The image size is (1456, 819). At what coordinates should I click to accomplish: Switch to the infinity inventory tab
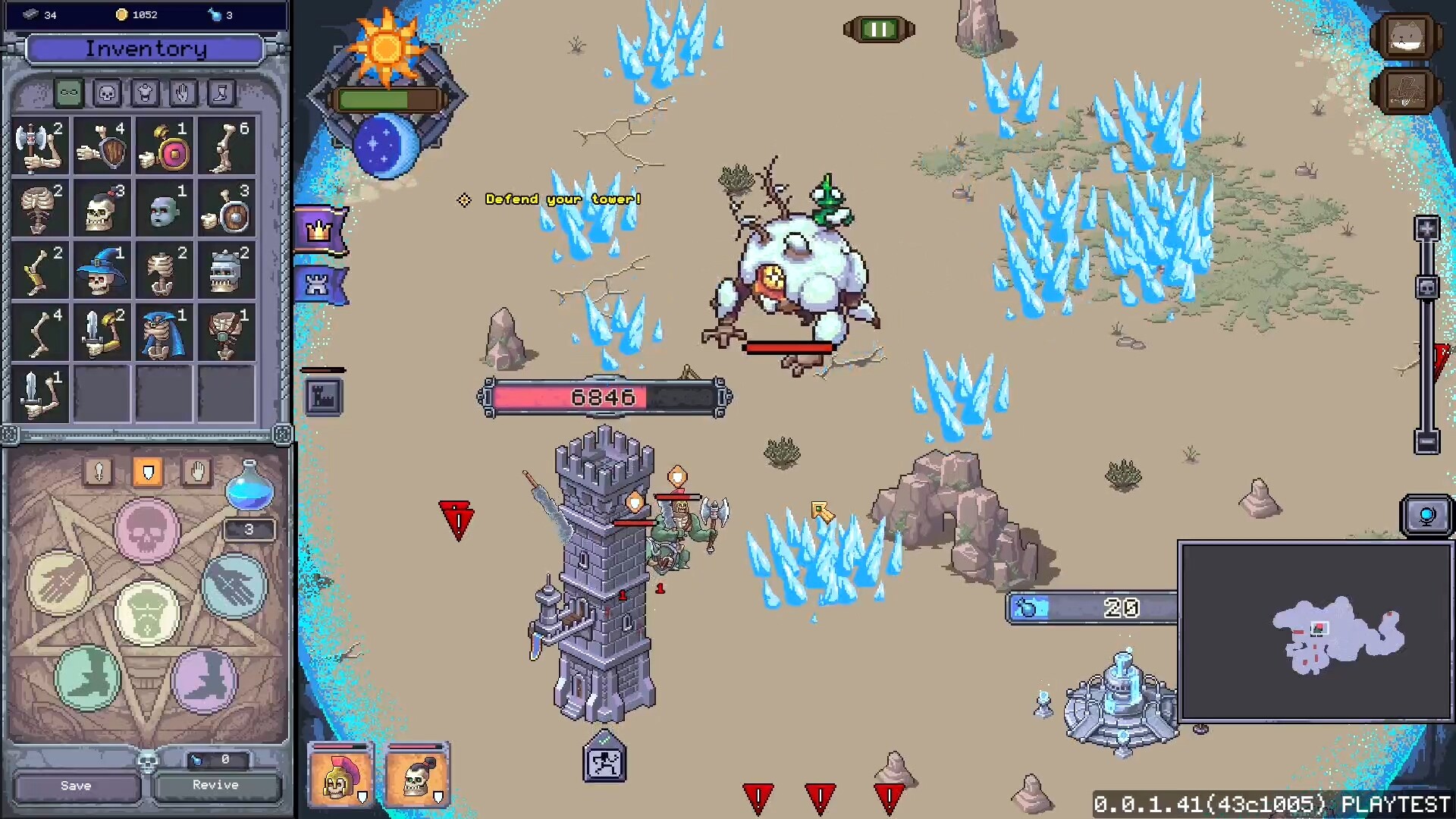click(69, 93)
